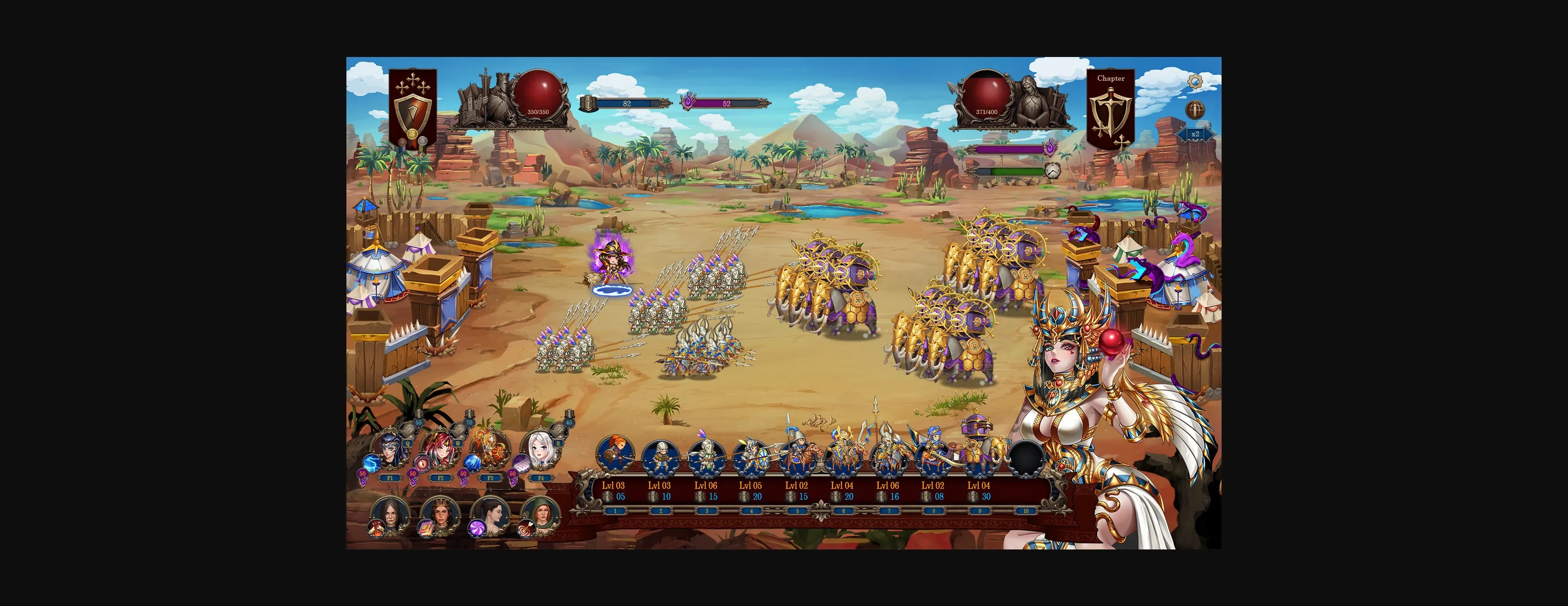
Task: Cast the F2 fiery eye spell
Action: point(421,465)
